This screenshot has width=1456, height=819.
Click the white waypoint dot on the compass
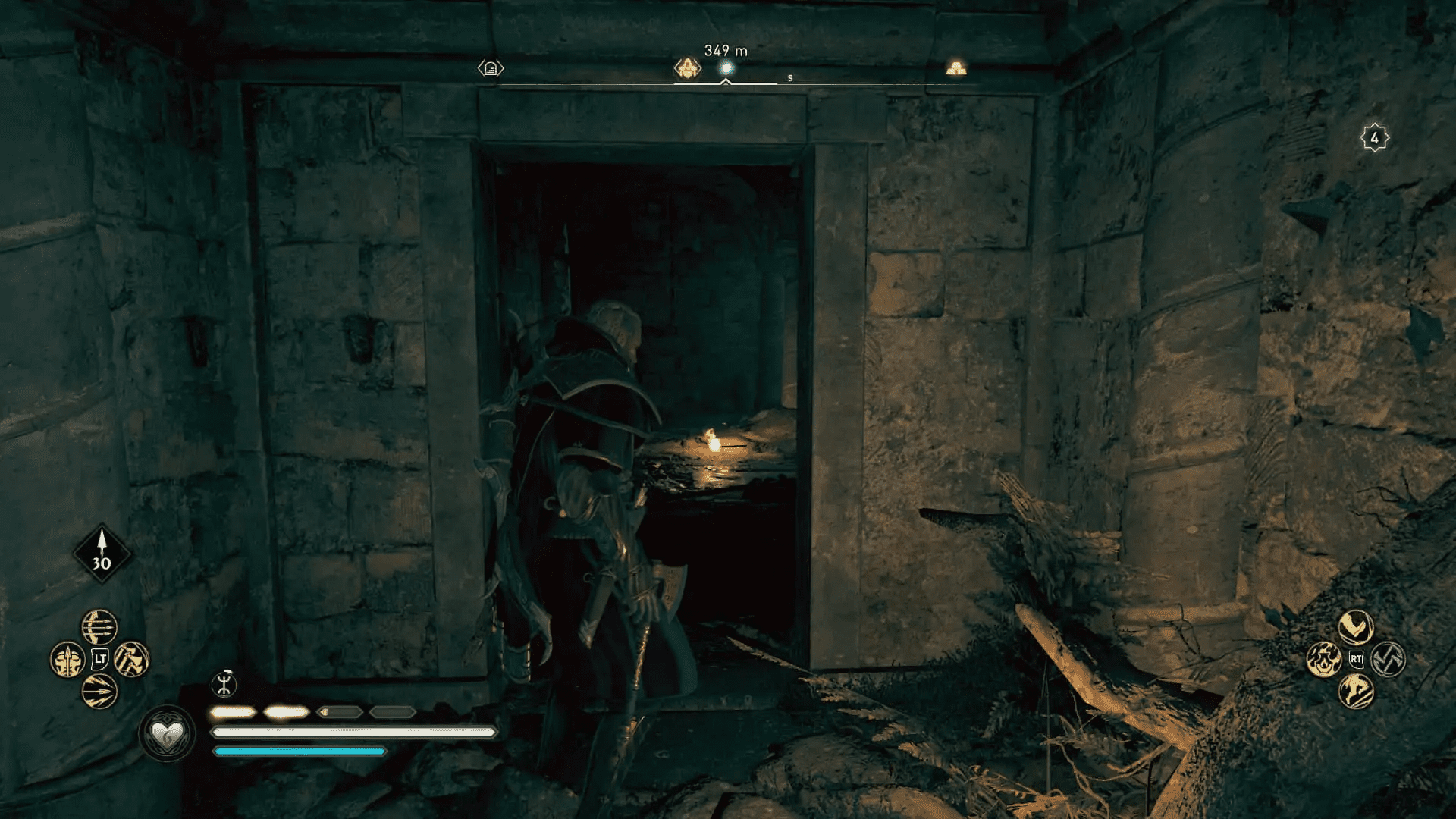click(x=727, y=67)
